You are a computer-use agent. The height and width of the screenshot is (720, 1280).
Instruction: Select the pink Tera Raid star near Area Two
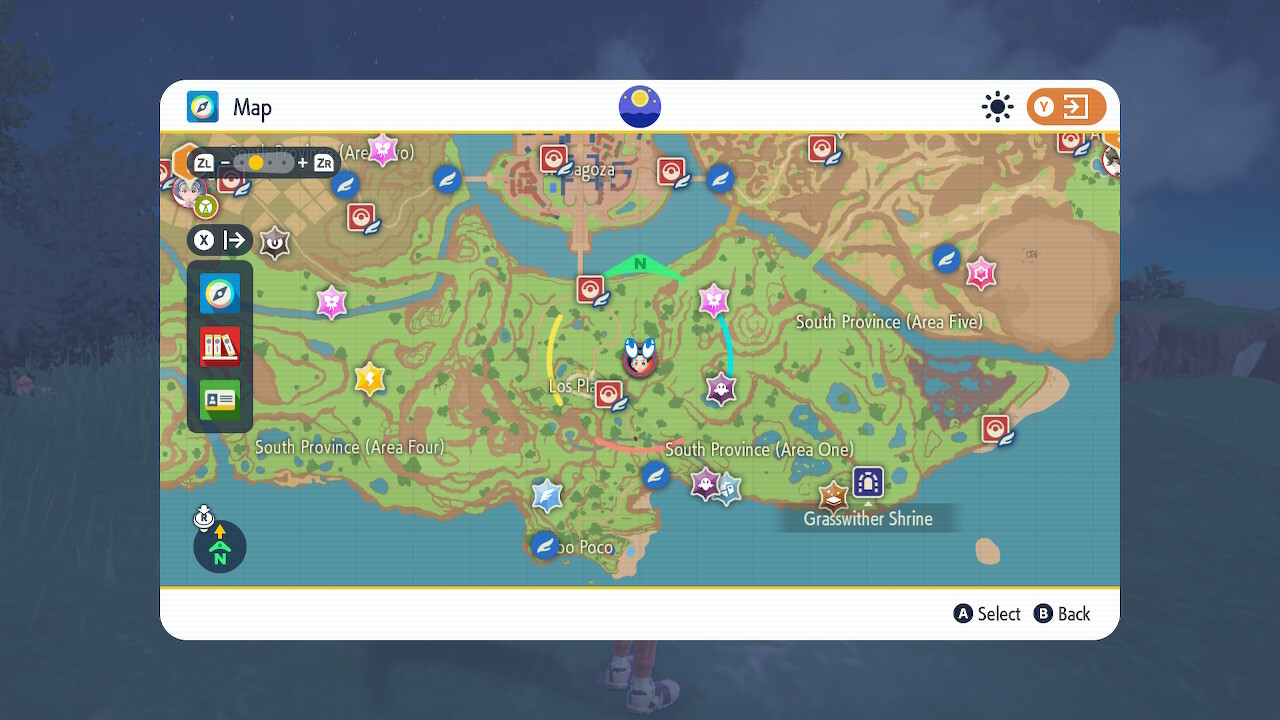tap(384, 149)
